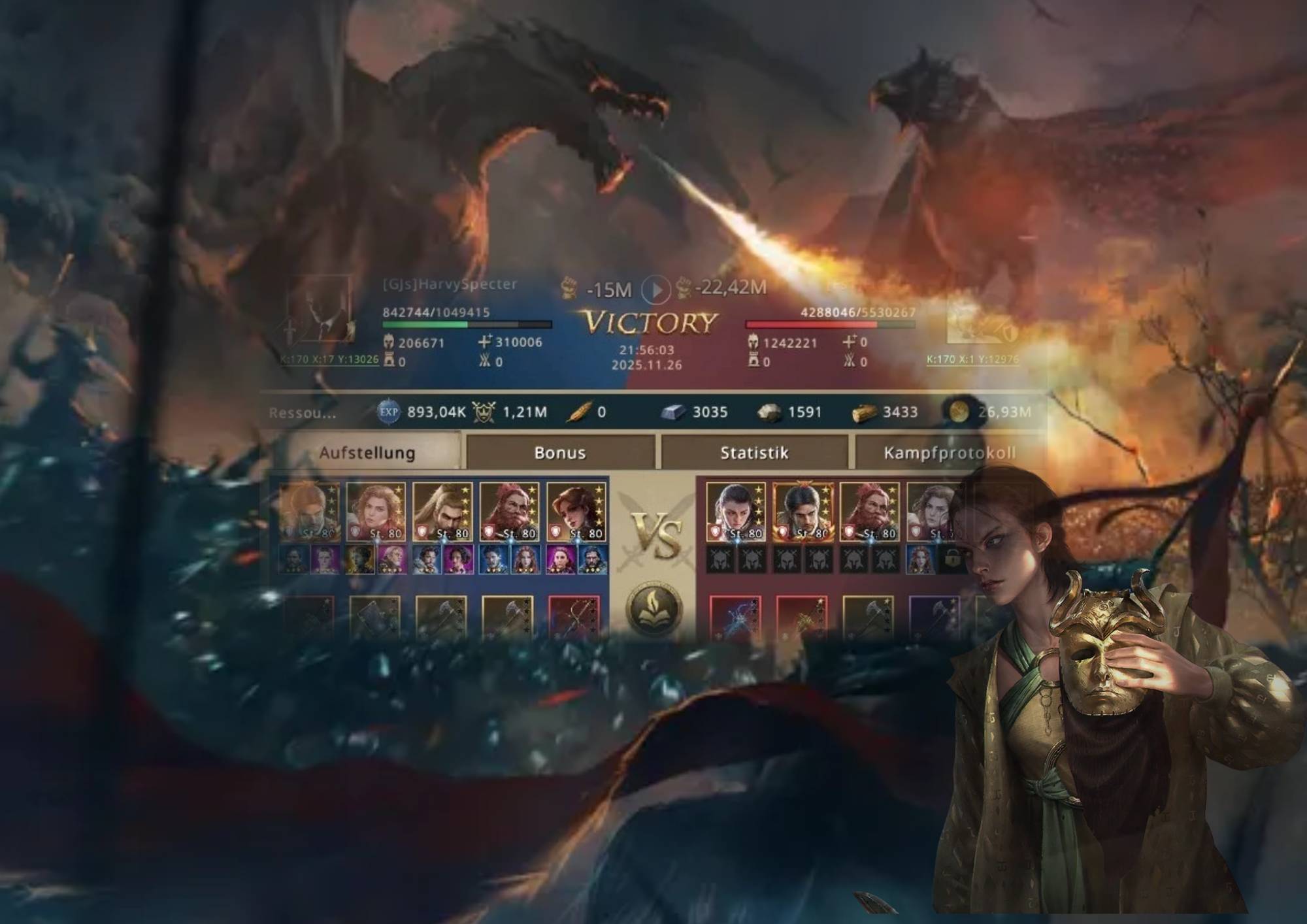
Task: Select defender's gold-framed dark-haired male hero
Action: pyautogui.click(x=802, y=511)
